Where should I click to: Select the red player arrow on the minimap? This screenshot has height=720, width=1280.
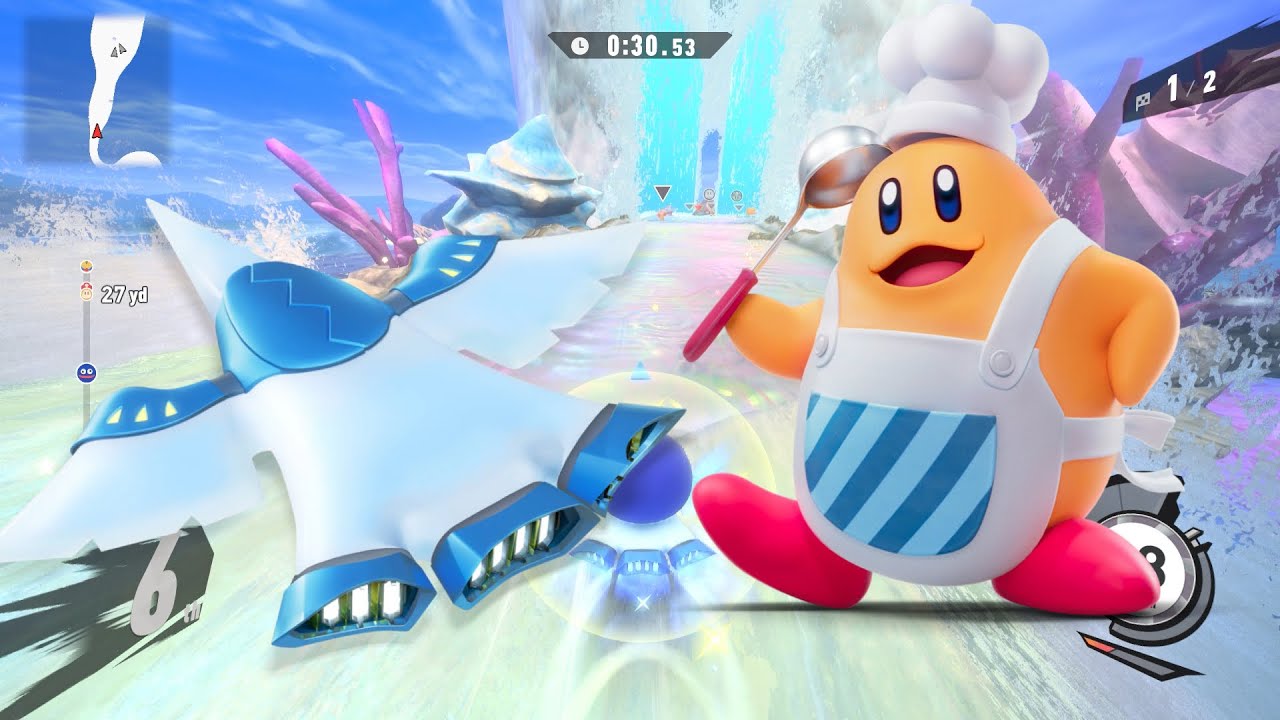coord(97,131)
